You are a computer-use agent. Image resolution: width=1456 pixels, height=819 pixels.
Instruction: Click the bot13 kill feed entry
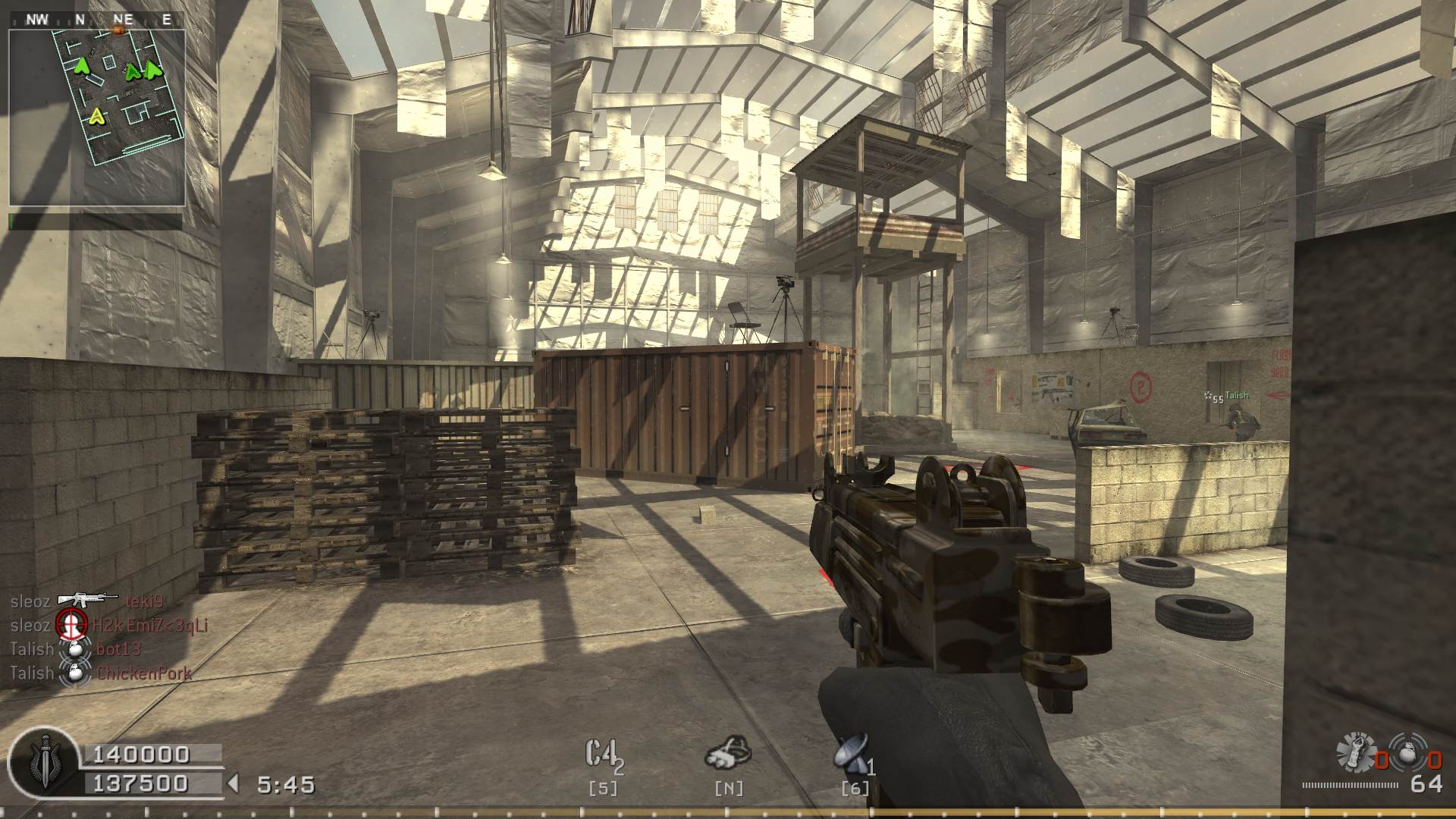pos(118,649)
